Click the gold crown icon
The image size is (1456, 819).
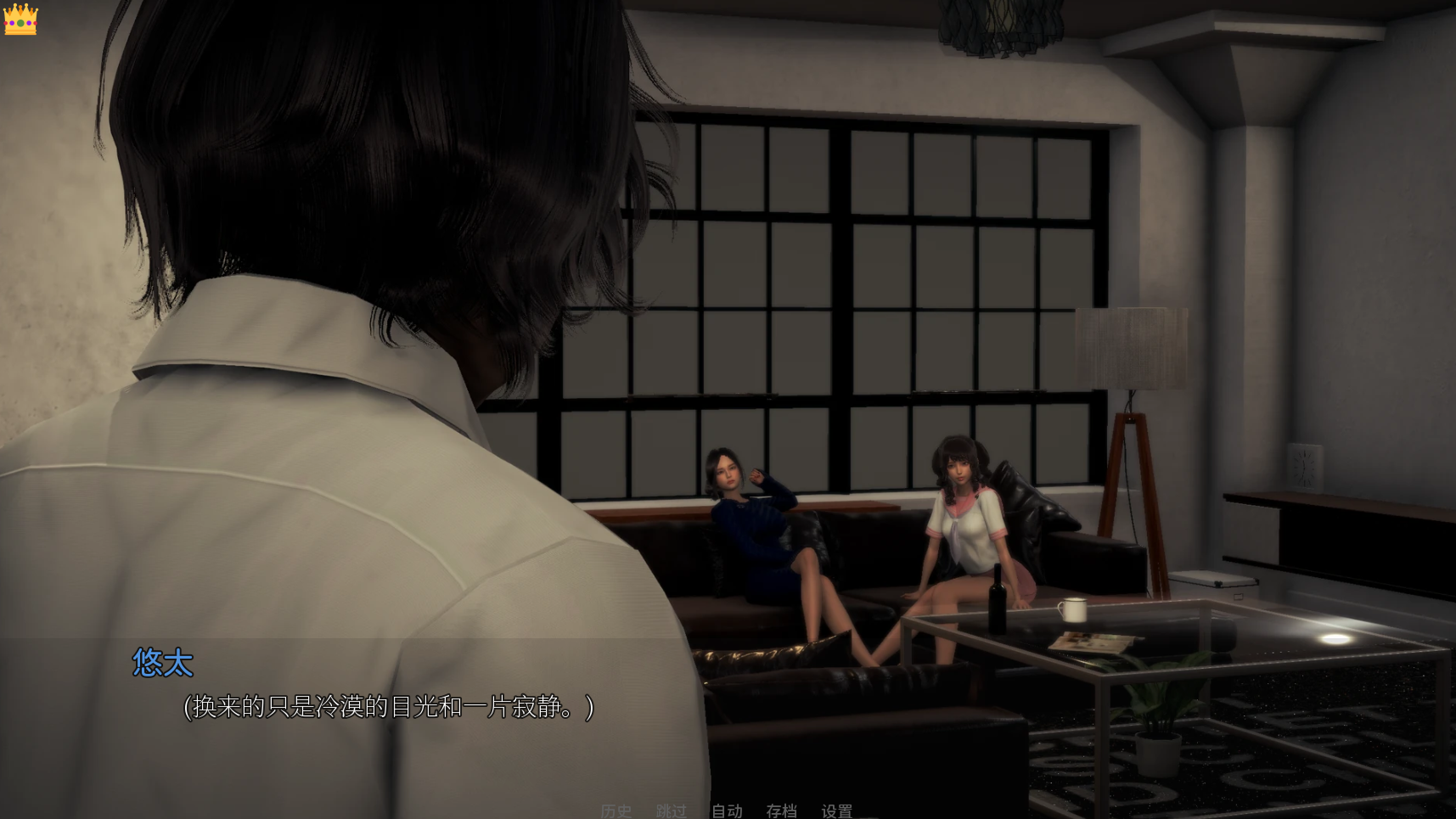(x=20, y=19)
